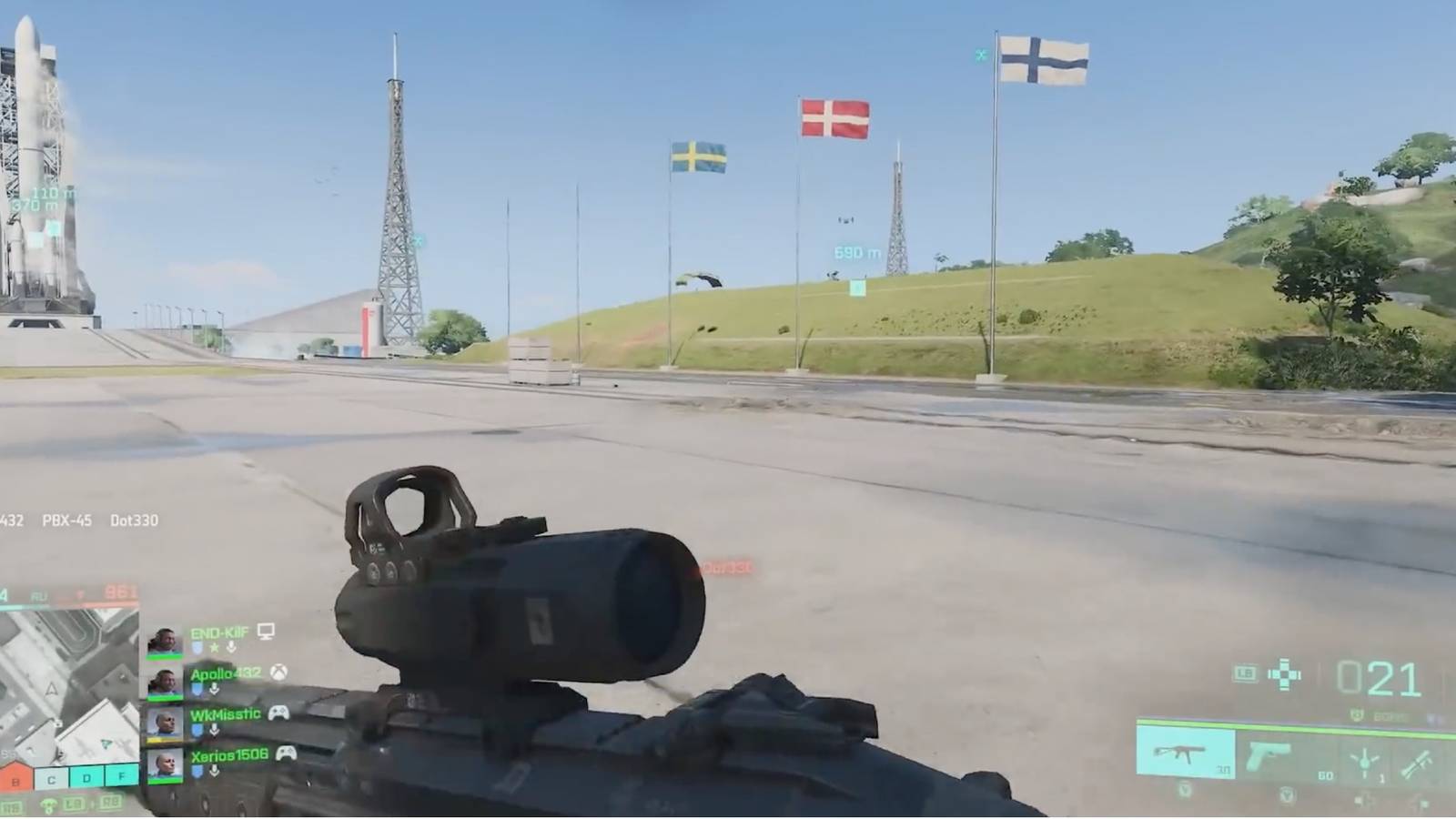Click the controller icon beside Xerios1506
1456x819 pixels.
tap(287, 753)
